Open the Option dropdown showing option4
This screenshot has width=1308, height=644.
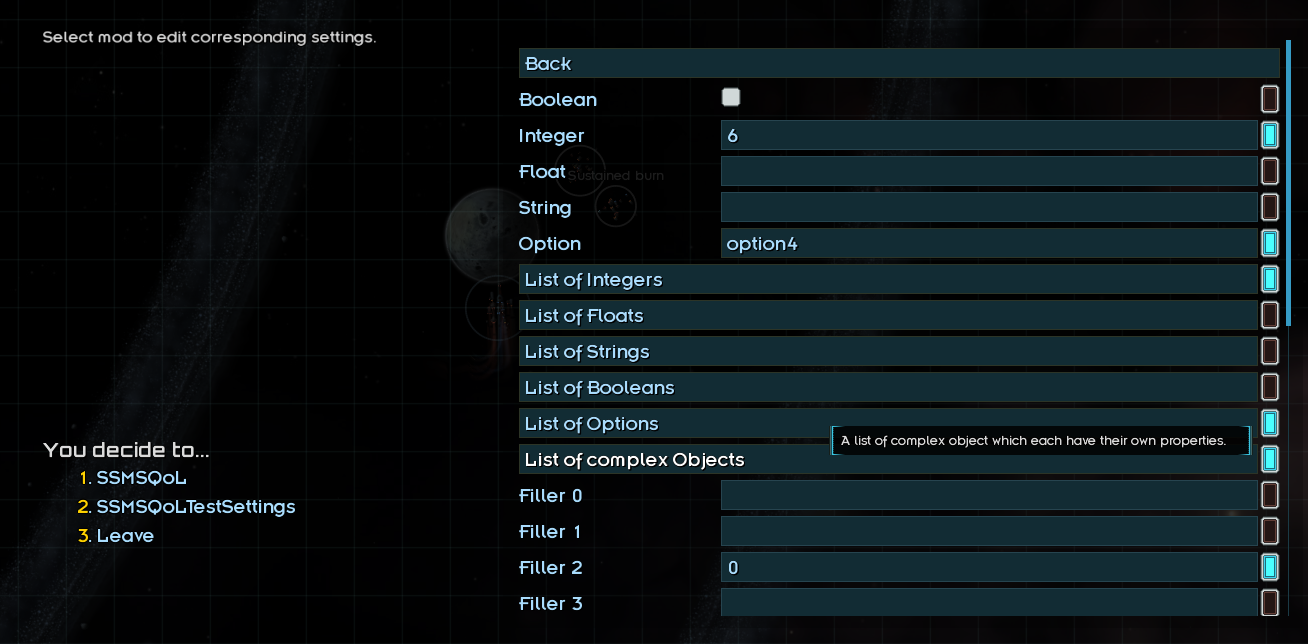pyautogui.click(x=988, y=243)
